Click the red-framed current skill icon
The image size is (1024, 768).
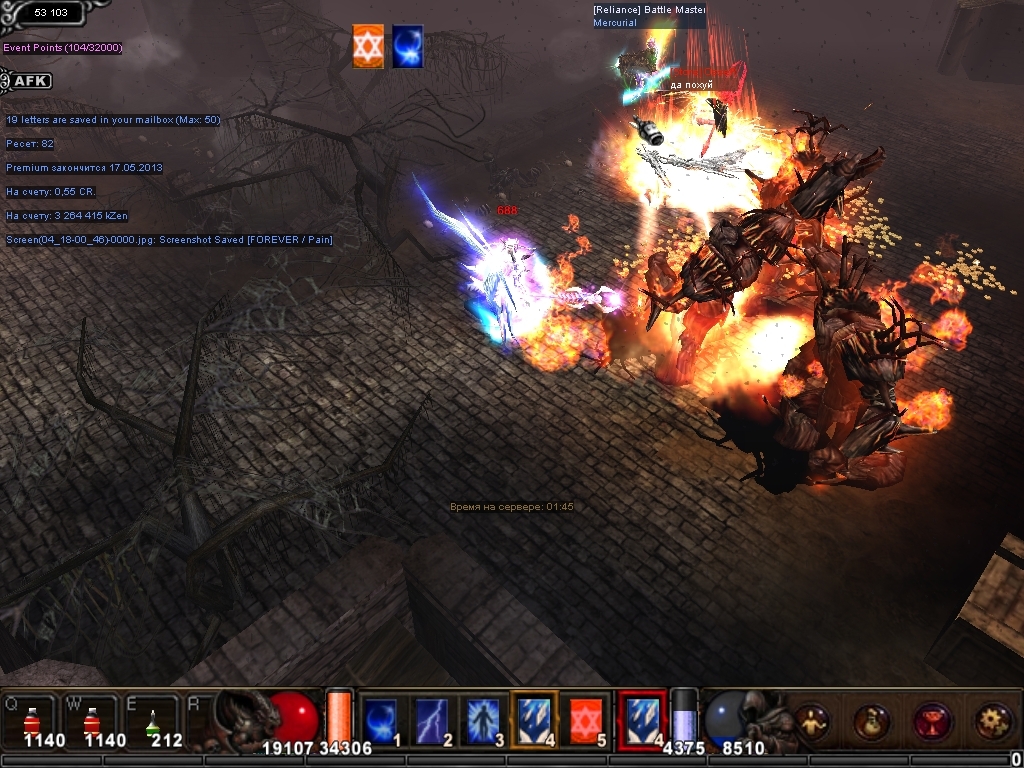pyautogui.click(x=641, y=719)
